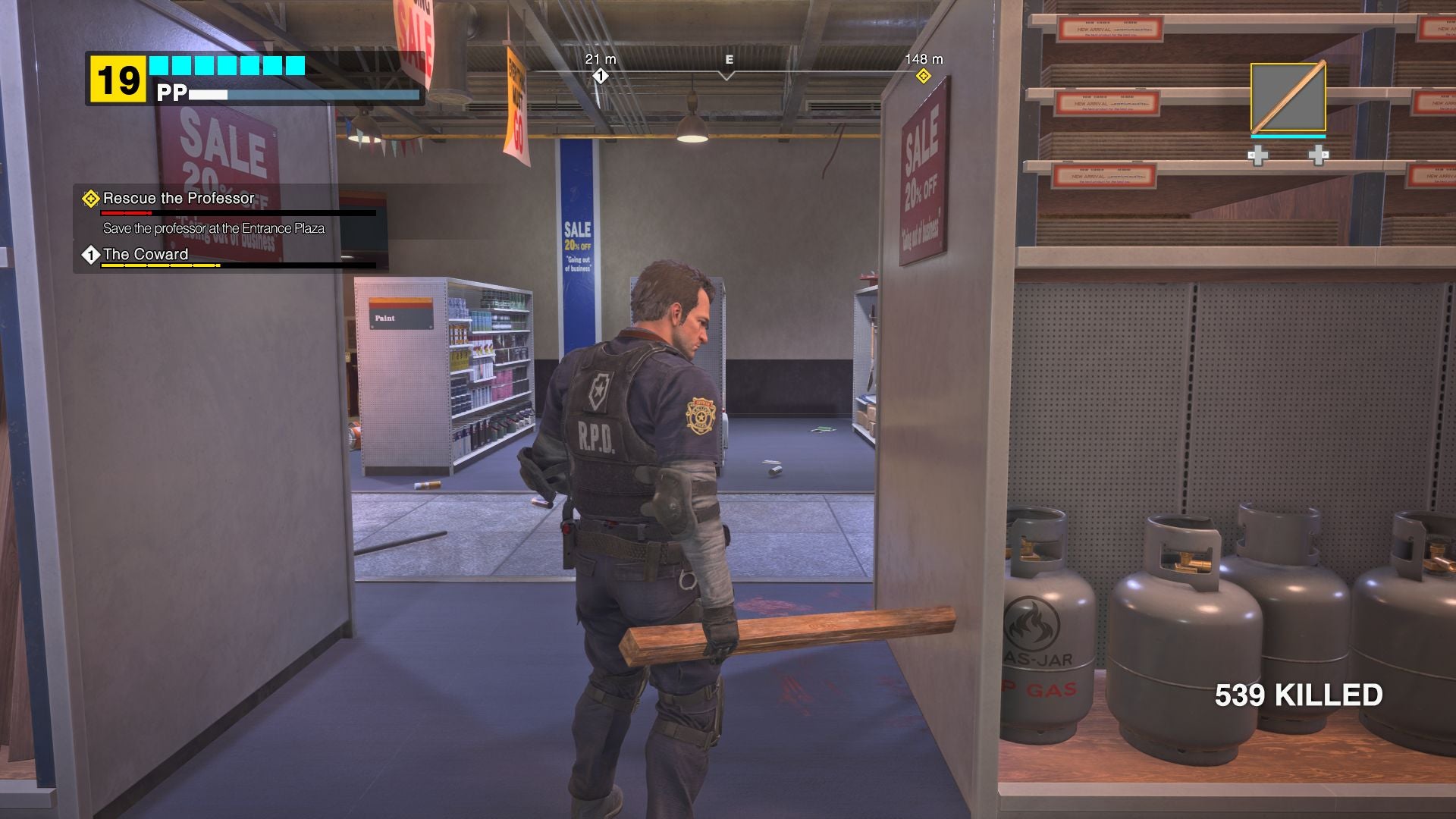Click the white PP progress bar

pyautogui.click(x=209, y=96)
